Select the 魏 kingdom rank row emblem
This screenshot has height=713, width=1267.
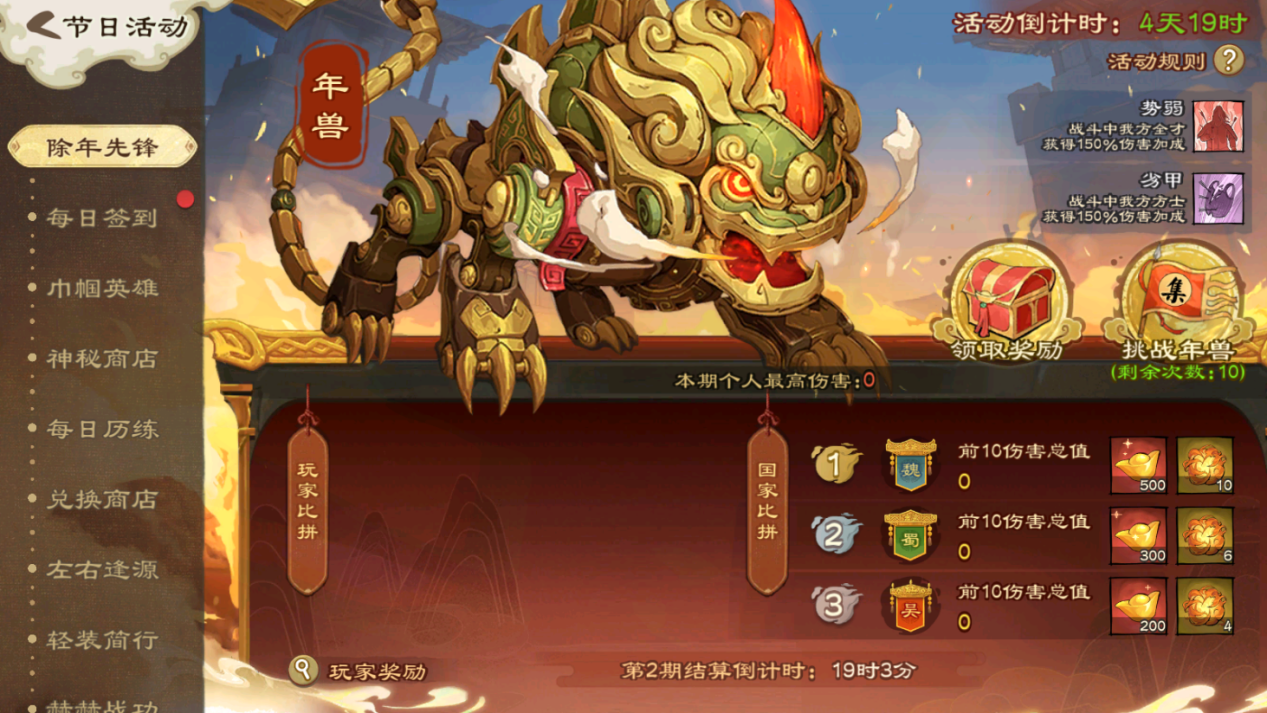pos(910,466)
